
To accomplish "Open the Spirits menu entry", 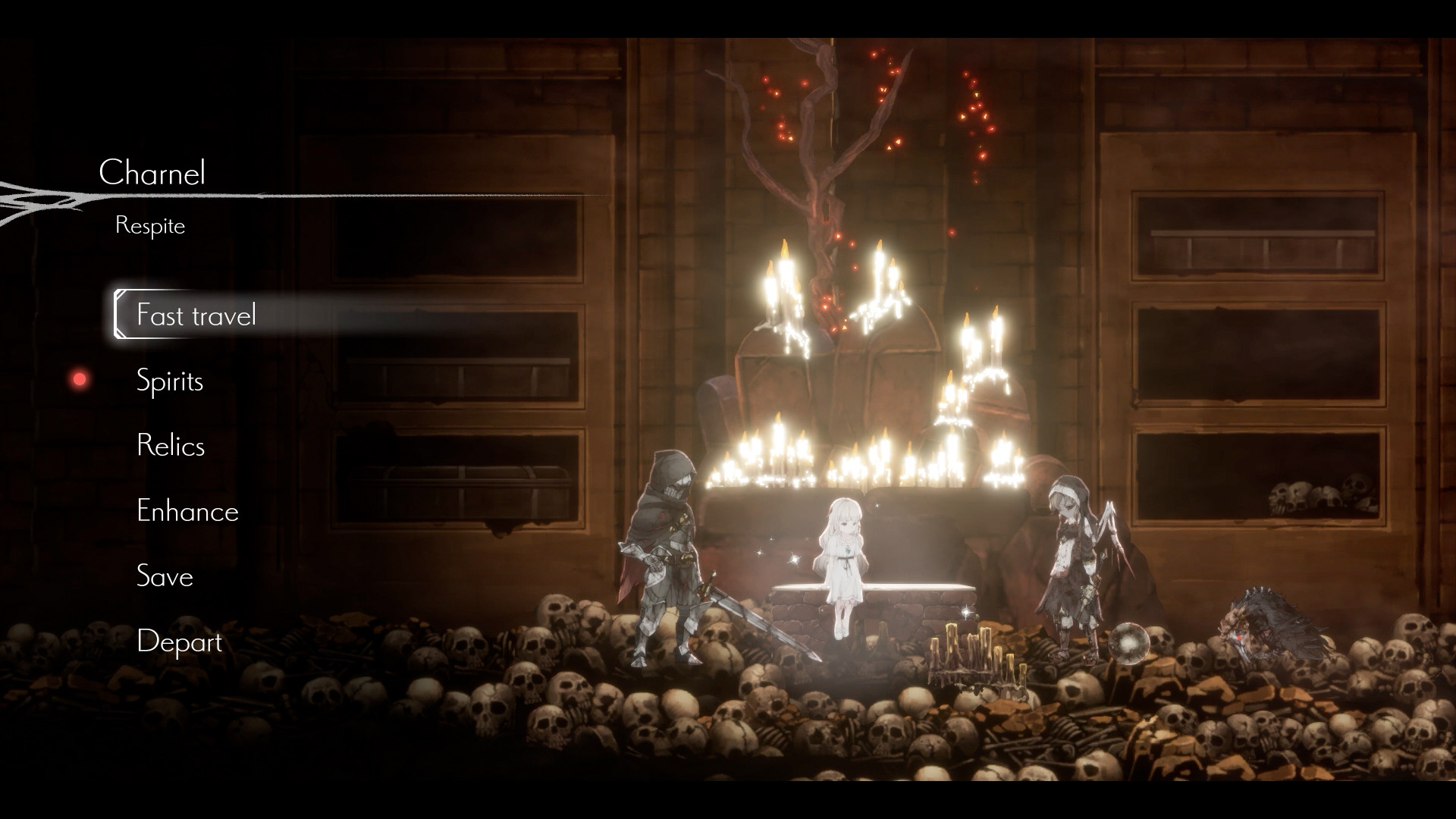I will point(170,381).
